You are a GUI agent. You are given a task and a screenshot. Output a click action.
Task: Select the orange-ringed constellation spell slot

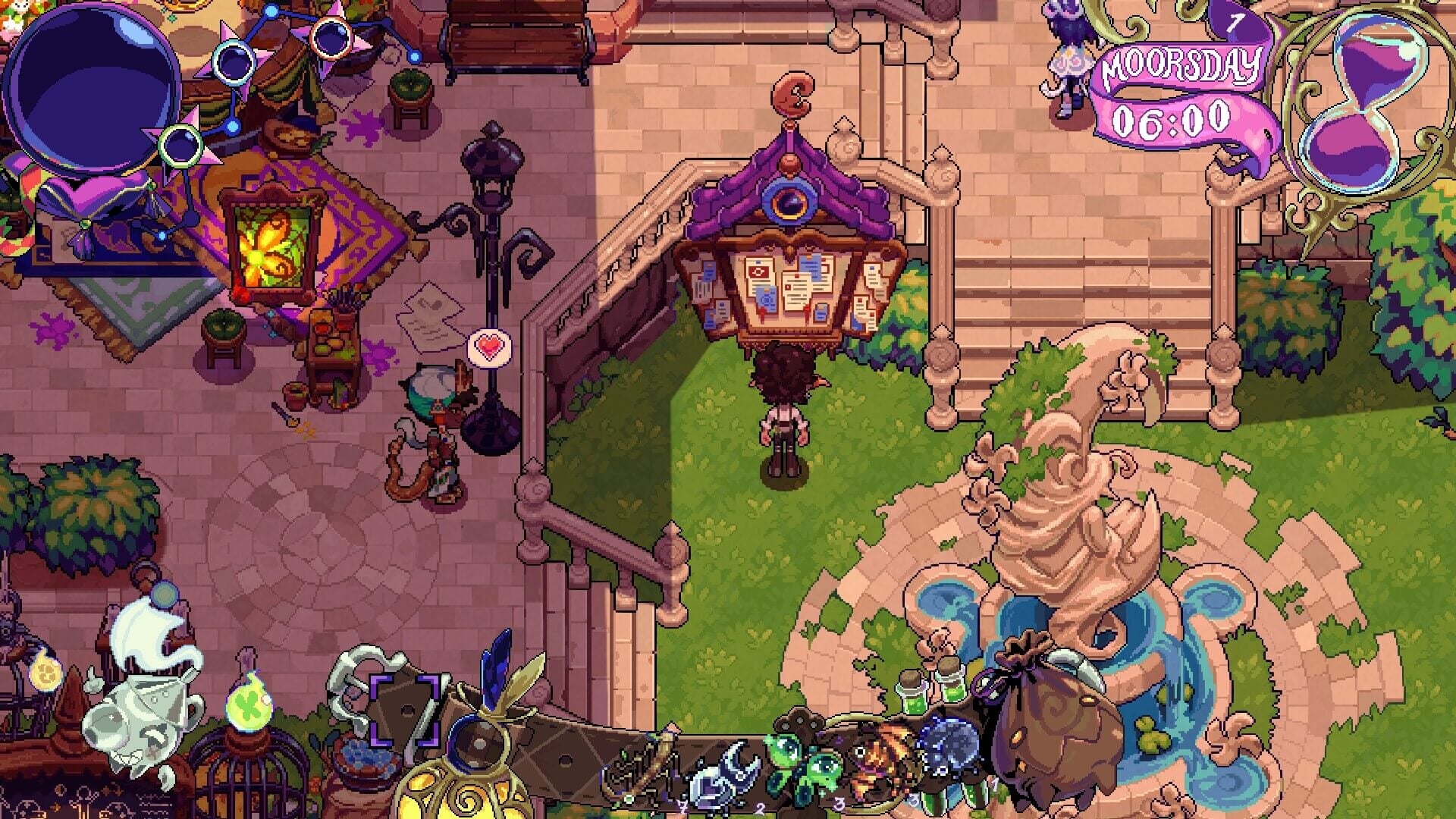pyautogui.click(x=331, y=37)
